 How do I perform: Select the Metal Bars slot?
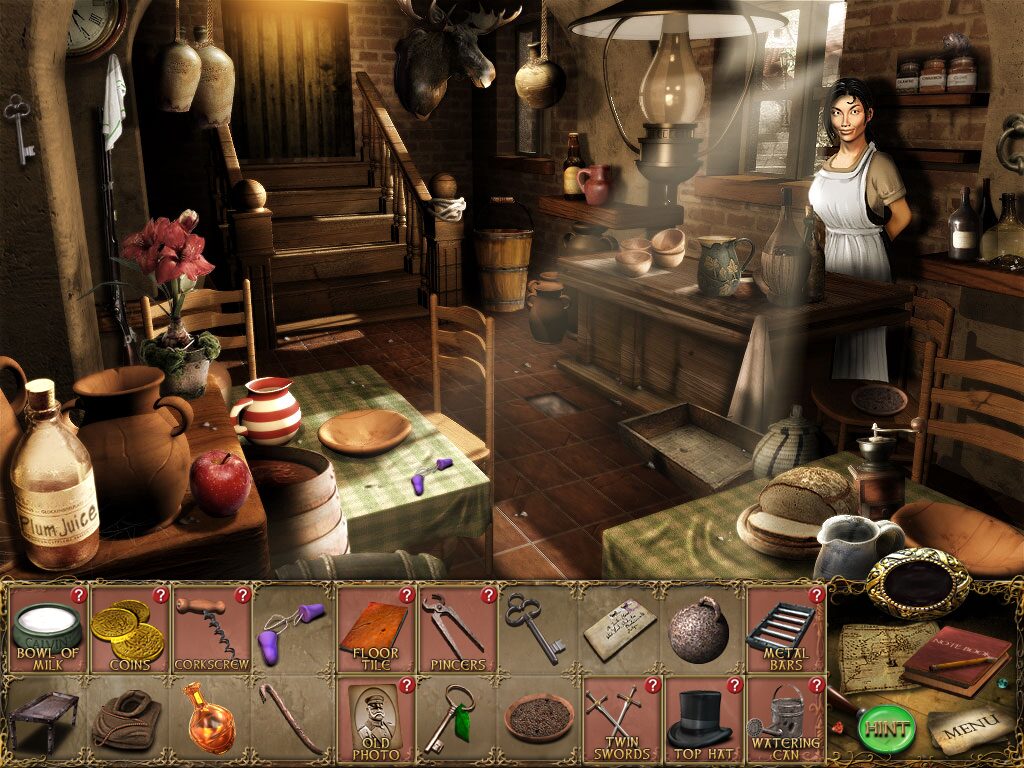[784, 630]
